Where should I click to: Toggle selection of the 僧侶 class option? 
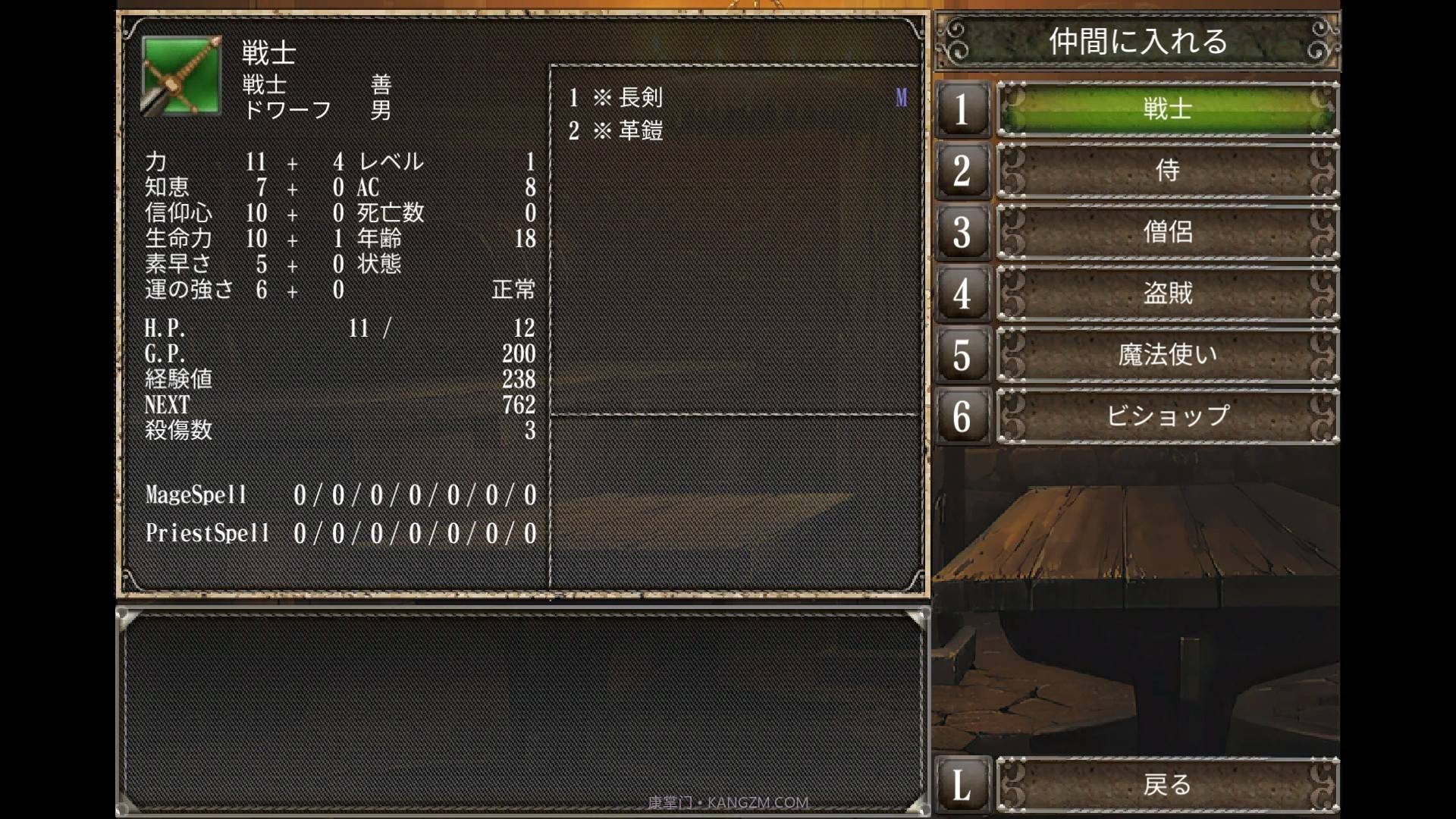click(1167, 232)
